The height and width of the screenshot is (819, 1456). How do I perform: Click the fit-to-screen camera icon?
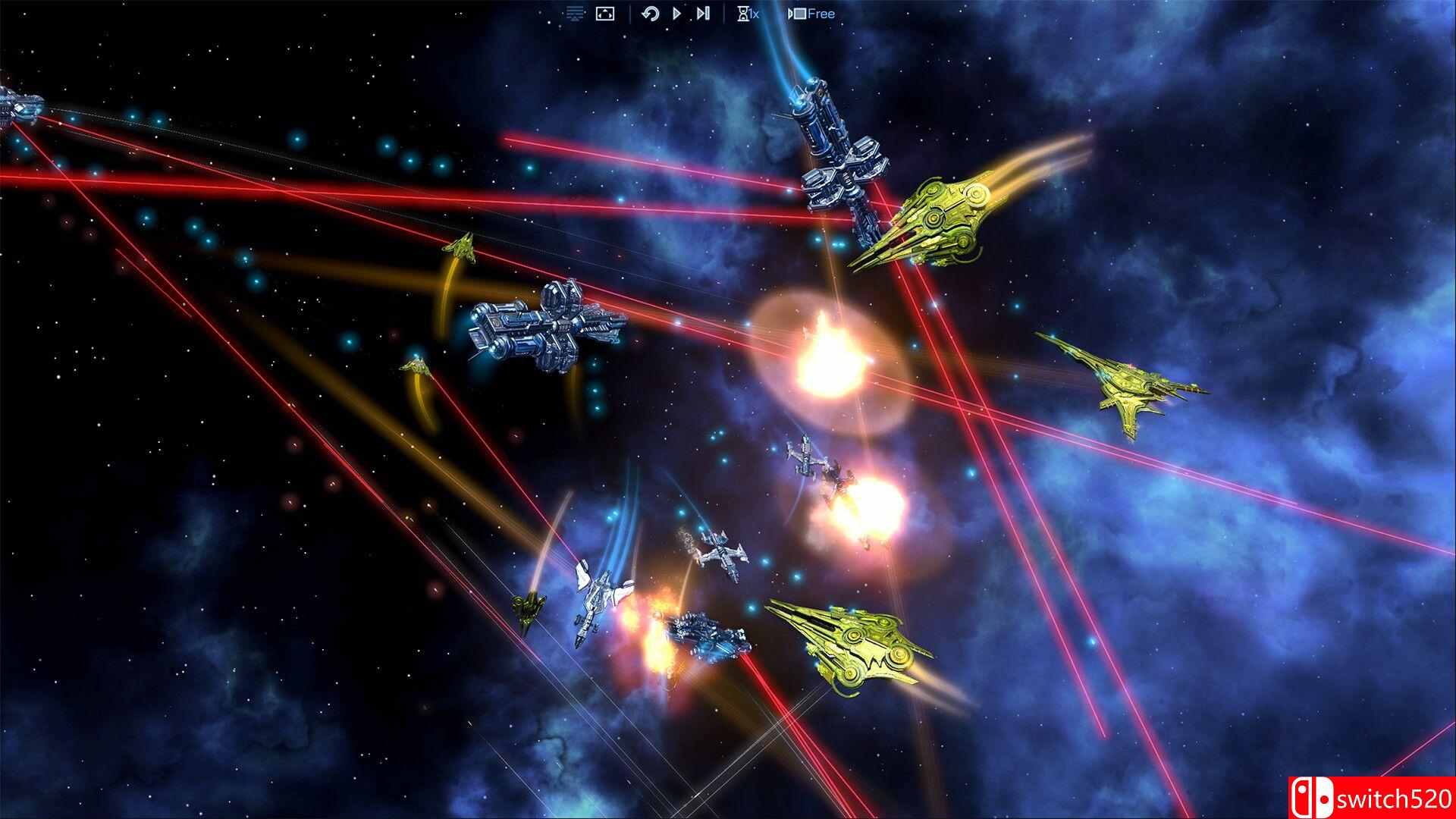pyautogui.click(x=604, y=13)
